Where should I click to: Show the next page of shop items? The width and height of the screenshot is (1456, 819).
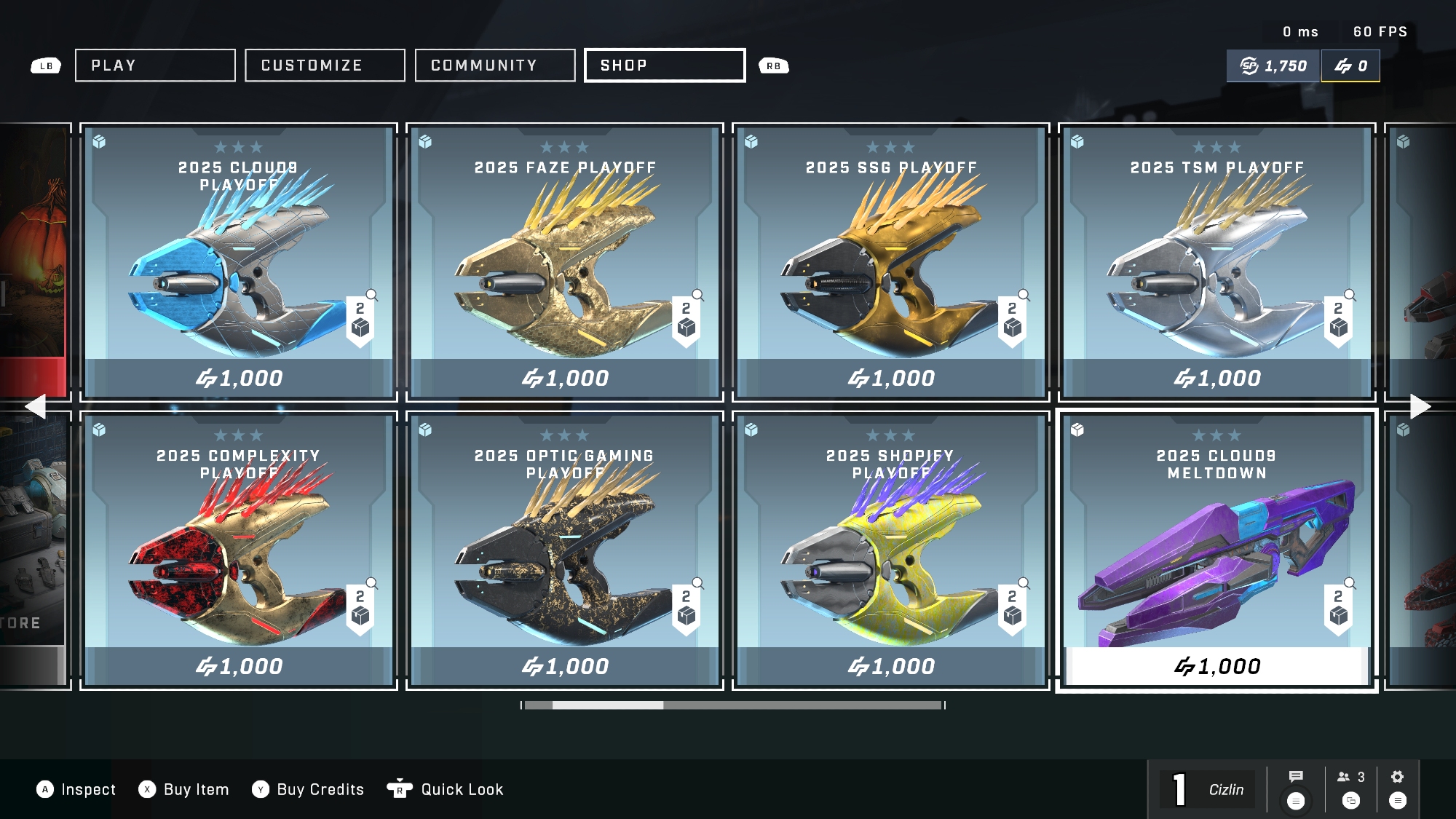click(x=1420, y=406)
